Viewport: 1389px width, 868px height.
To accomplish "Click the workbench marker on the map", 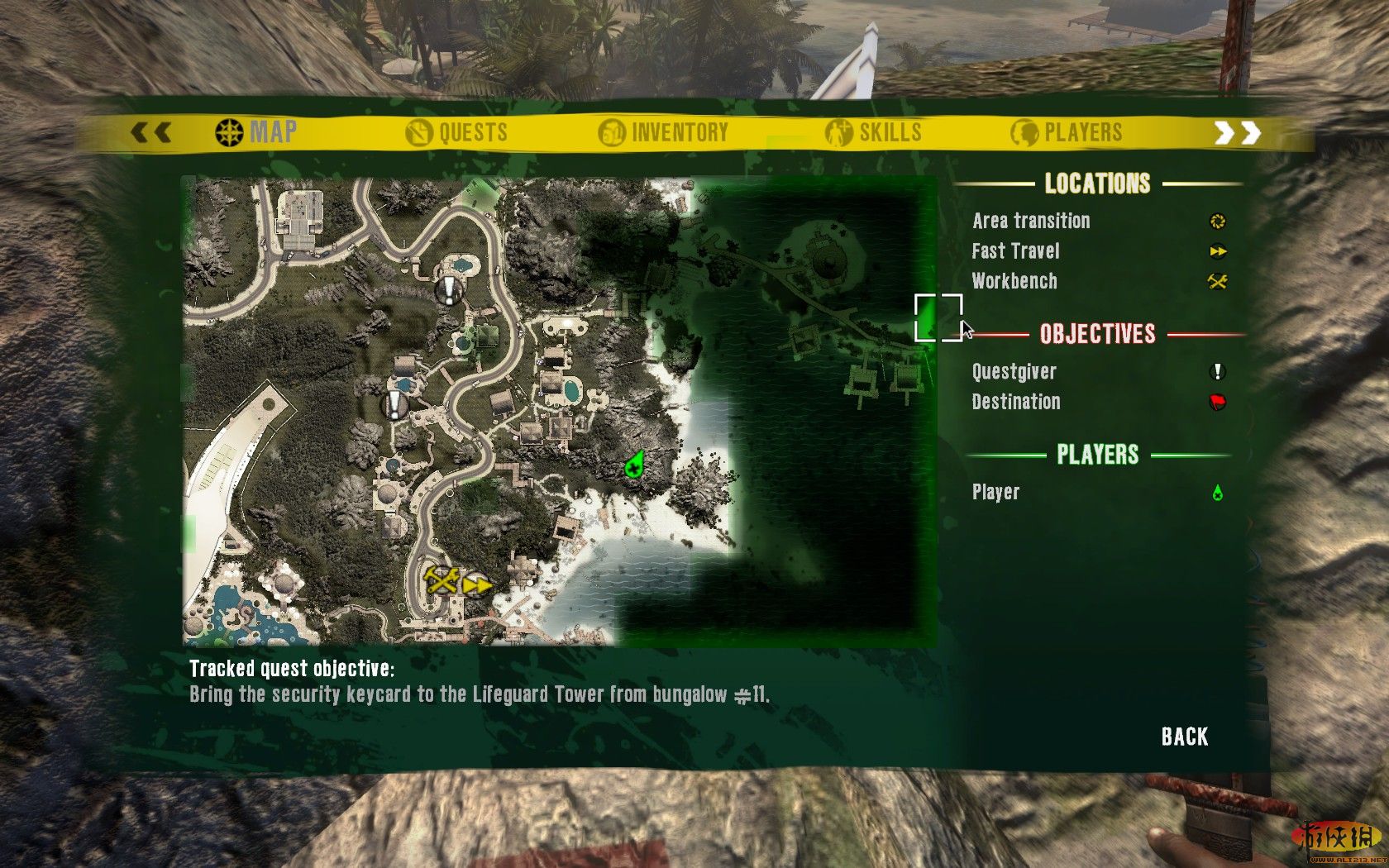I will pyautogui.click(x=442, y=579).
